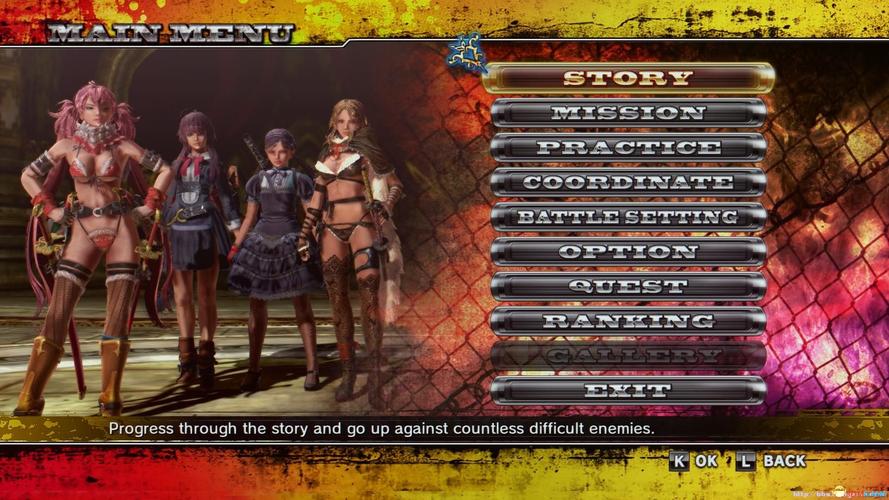Select the Story menu entry
This screenshot has height=500, width=889.
[x=628, y=78]
